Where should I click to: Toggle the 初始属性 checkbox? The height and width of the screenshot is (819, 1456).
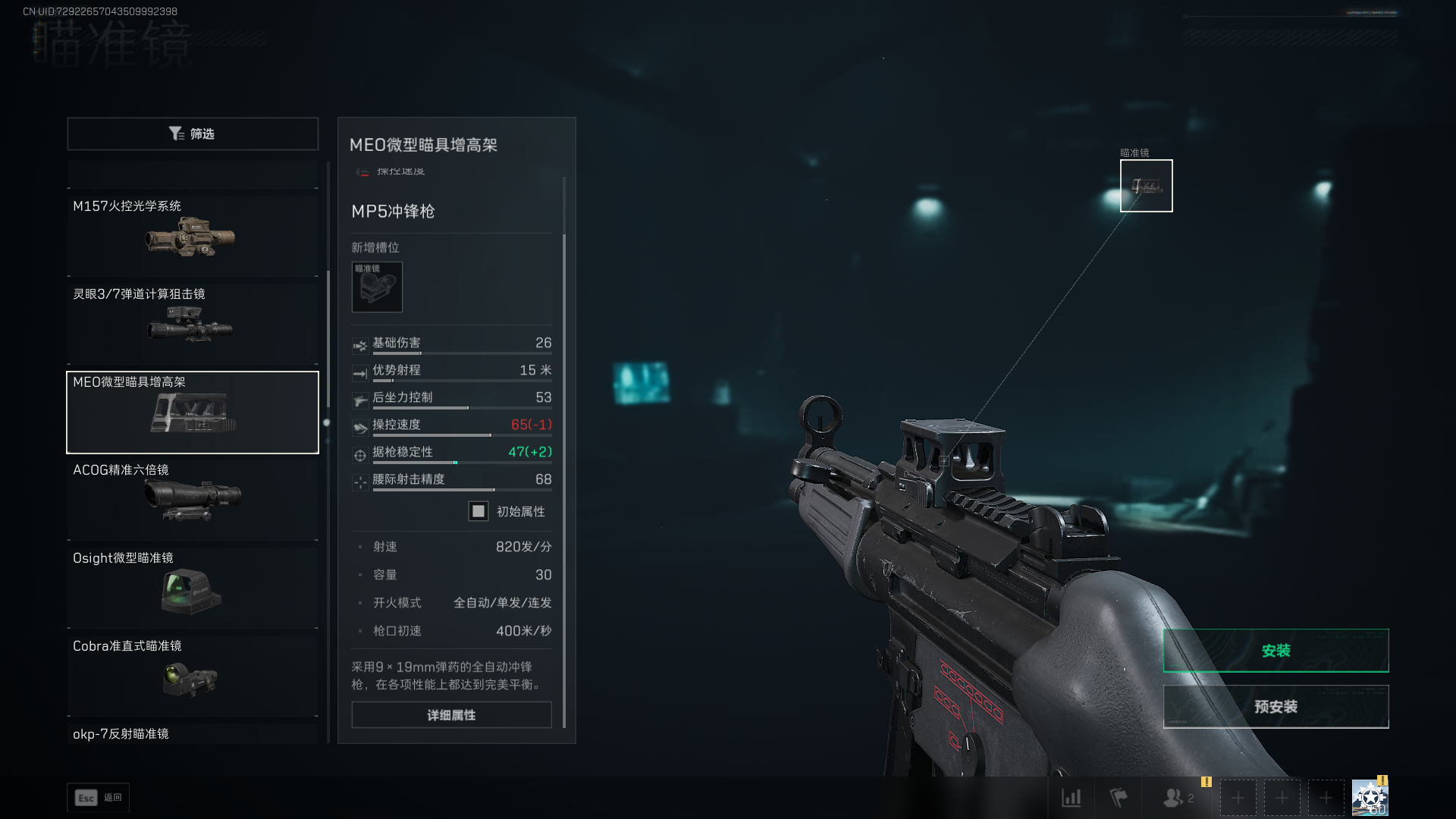point(478,512)
